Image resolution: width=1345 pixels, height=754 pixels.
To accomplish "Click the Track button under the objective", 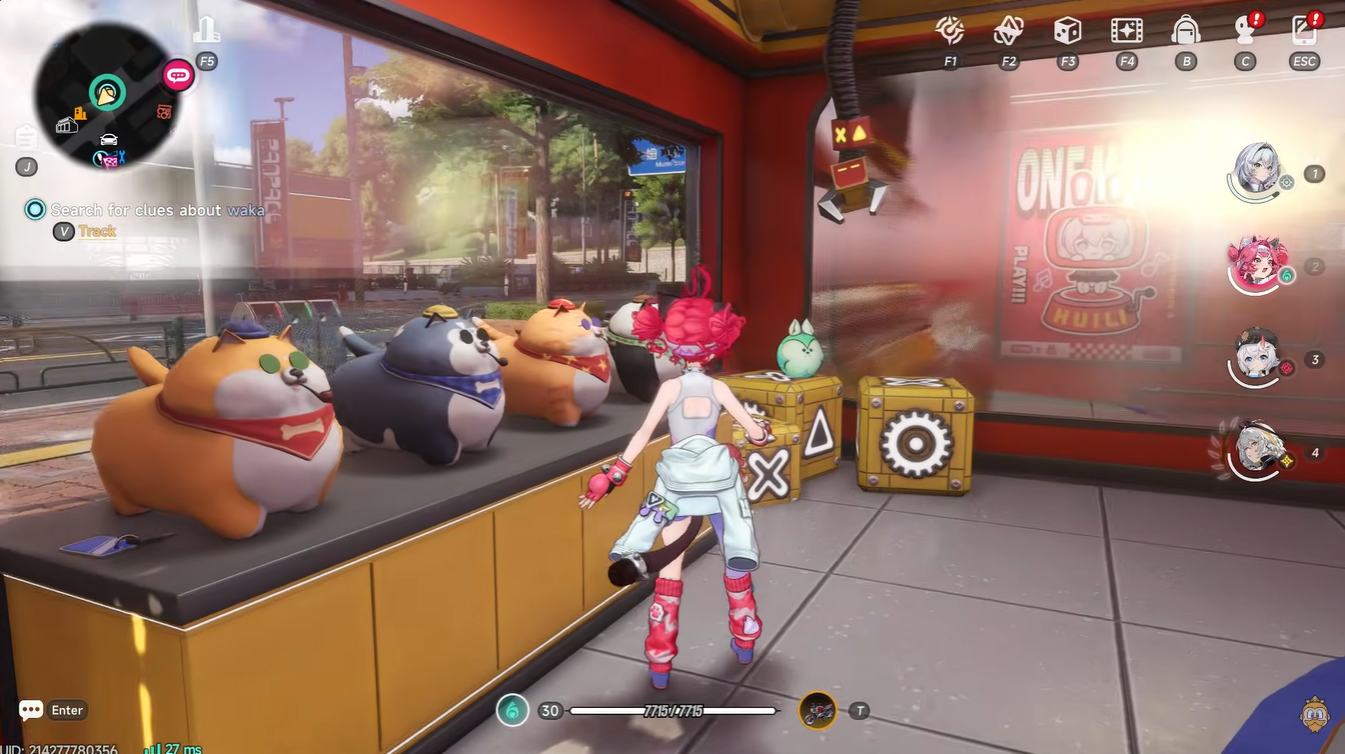I will click(x=99, y=231).
